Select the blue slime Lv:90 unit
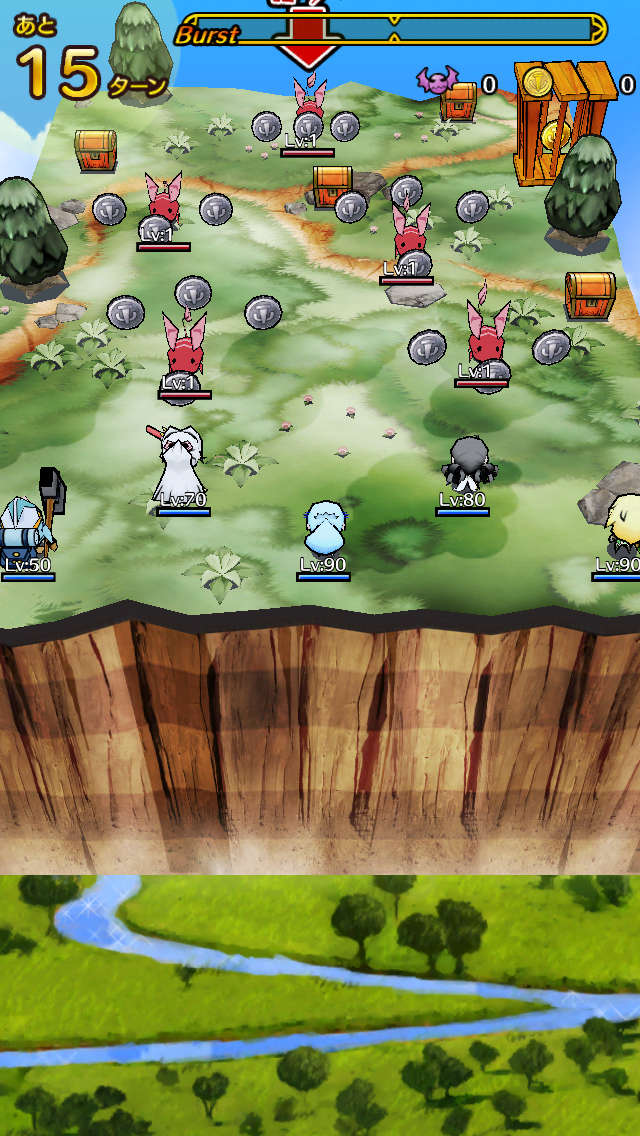The width and height of the screenshot is (640, 1136). click(323, 529)
